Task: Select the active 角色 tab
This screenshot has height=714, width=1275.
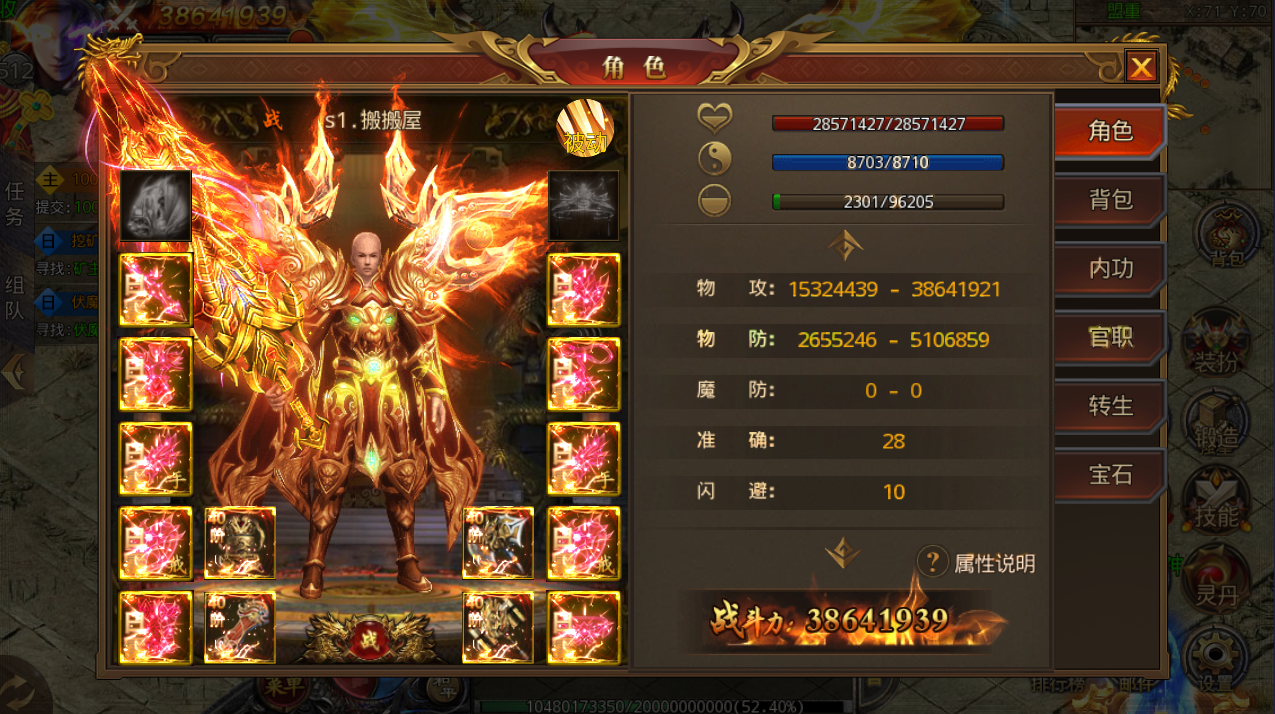Action: point(1109,131)
